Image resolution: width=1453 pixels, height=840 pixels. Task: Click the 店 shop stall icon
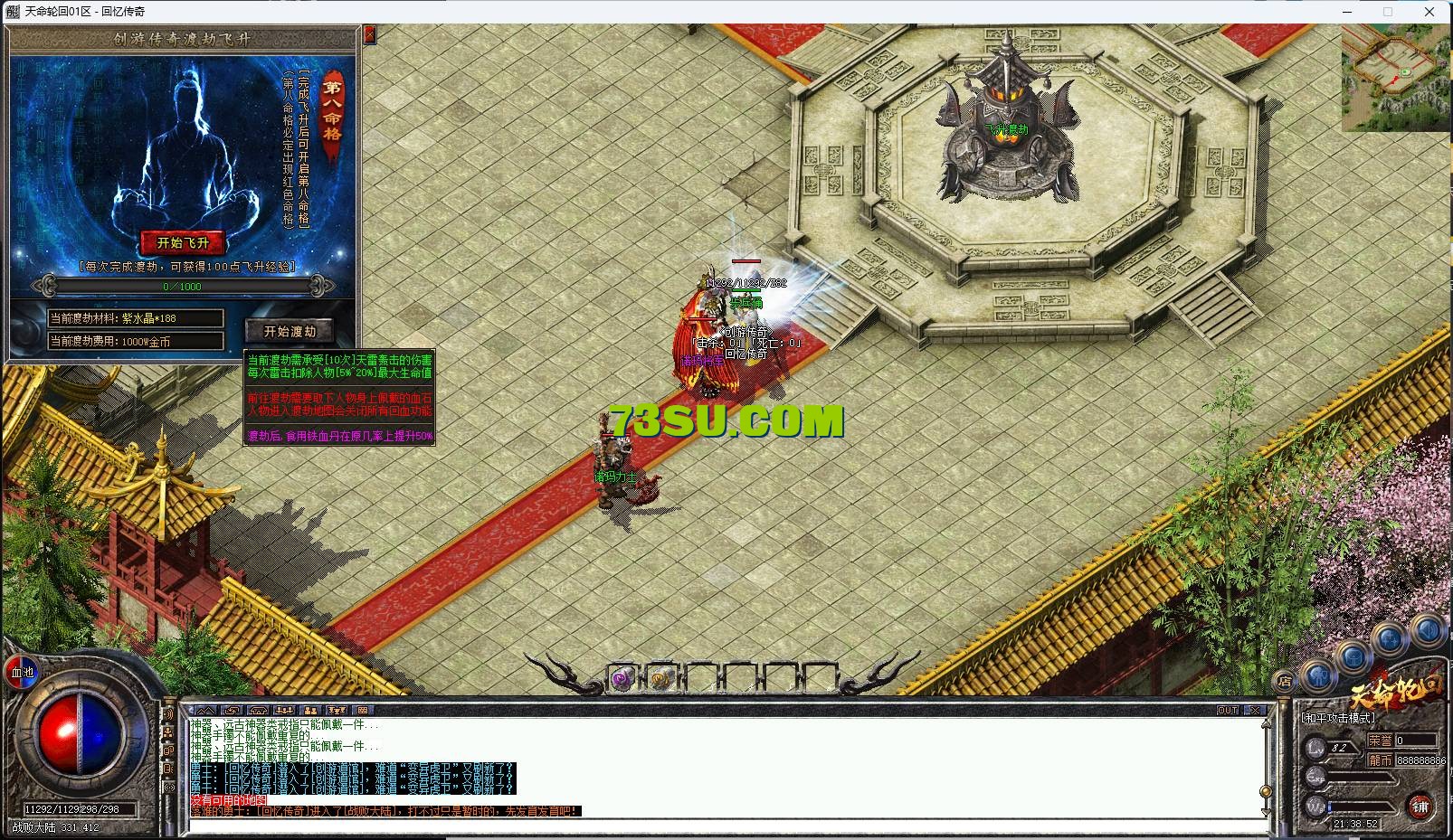[1284, 681]
